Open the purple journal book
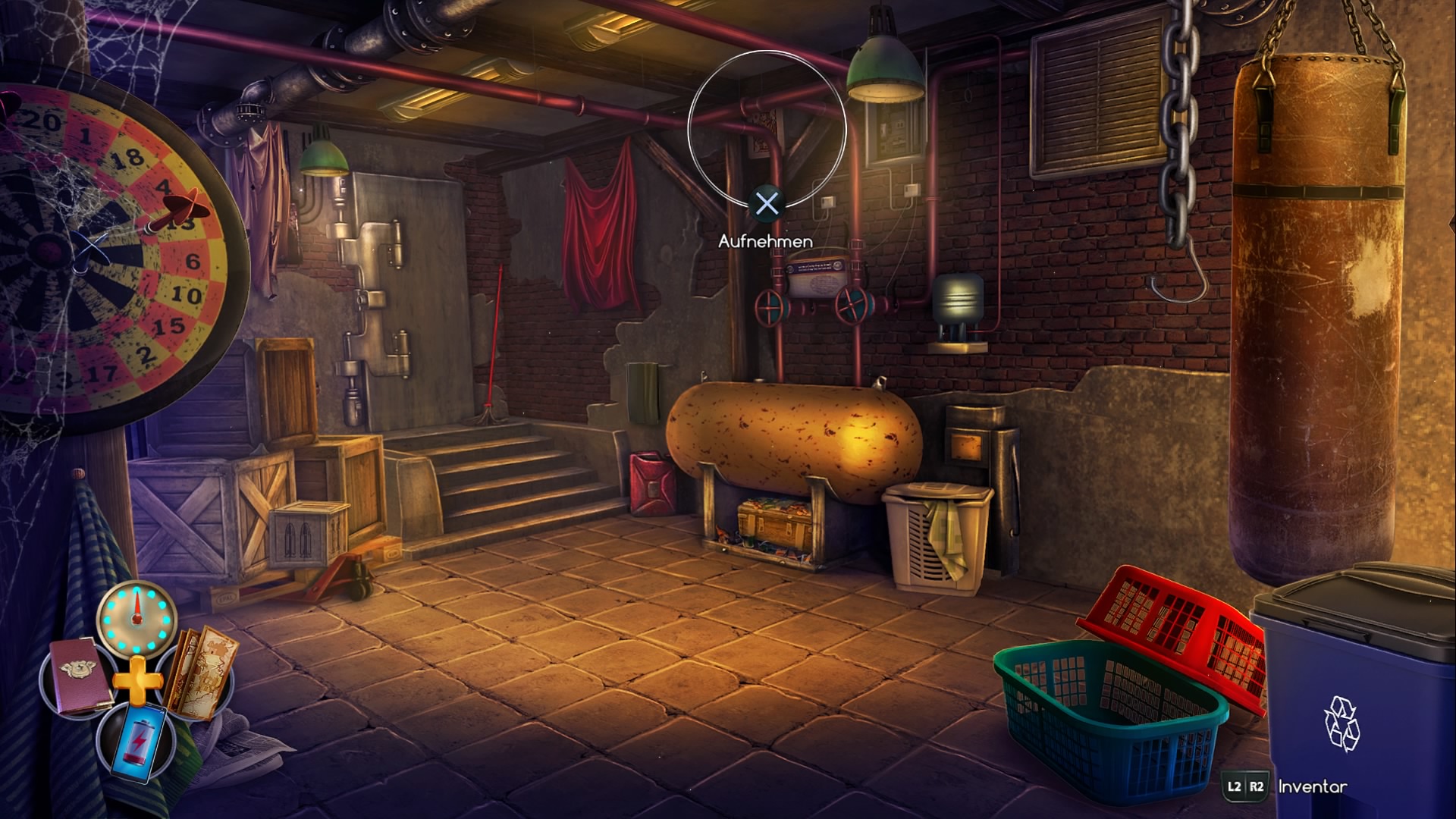 tap(78, 677)
